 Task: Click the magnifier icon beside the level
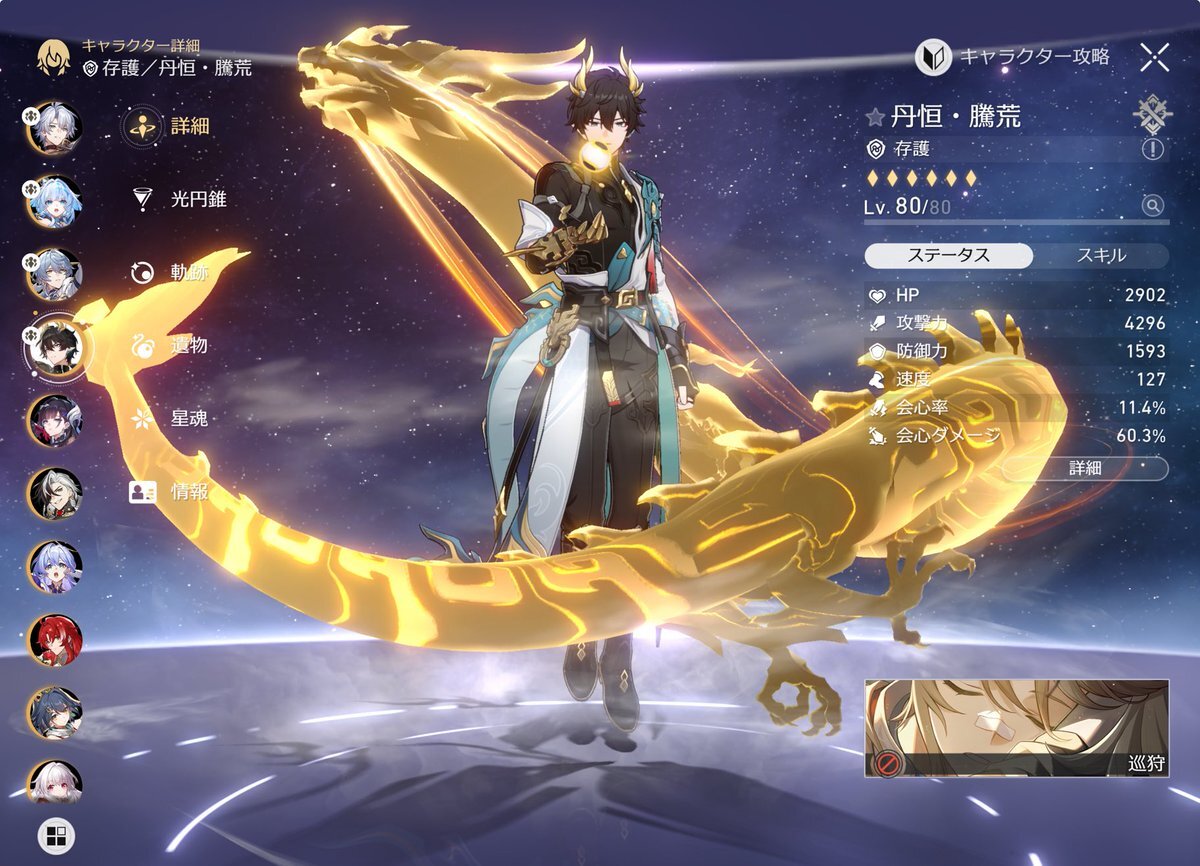tap(1153, 206)
